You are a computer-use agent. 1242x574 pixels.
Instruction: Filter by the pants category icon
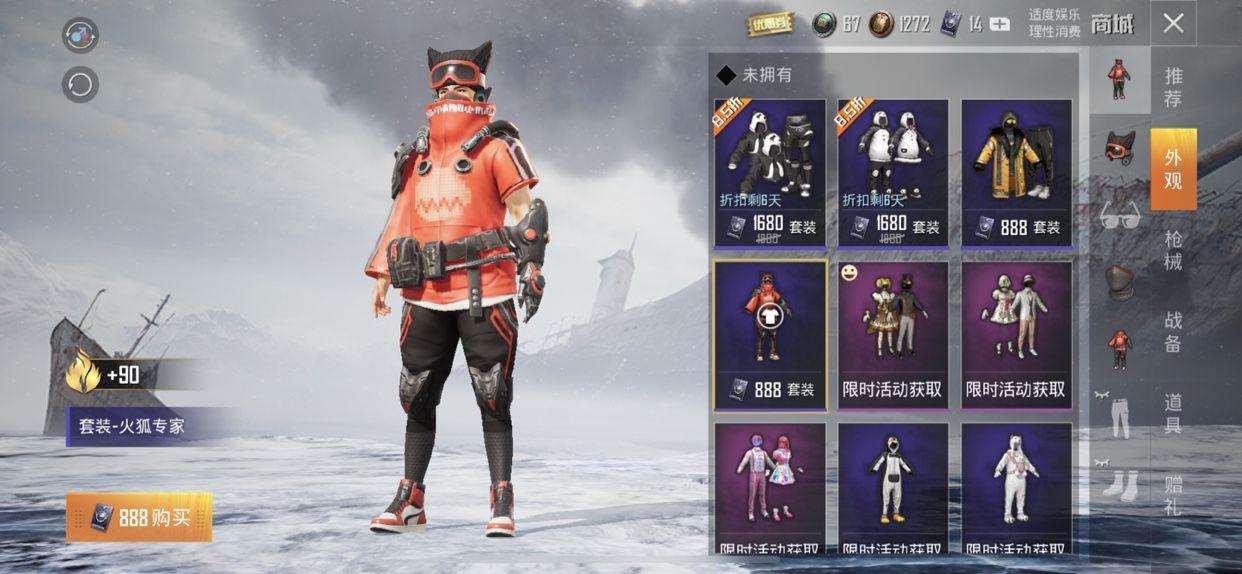pos(1119,417)
